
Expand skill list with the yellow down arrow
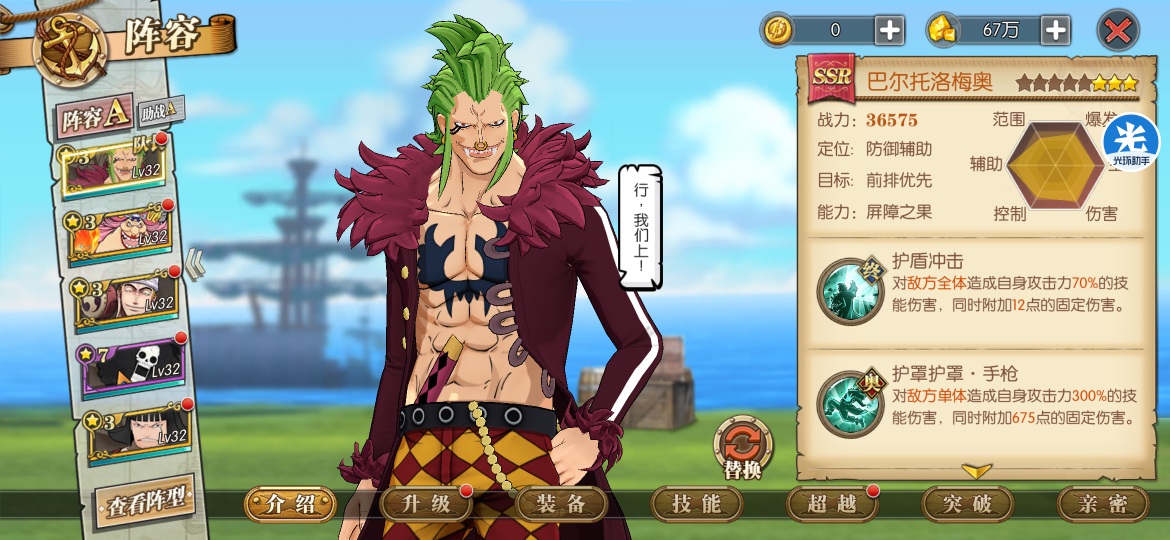click(976, 470)
